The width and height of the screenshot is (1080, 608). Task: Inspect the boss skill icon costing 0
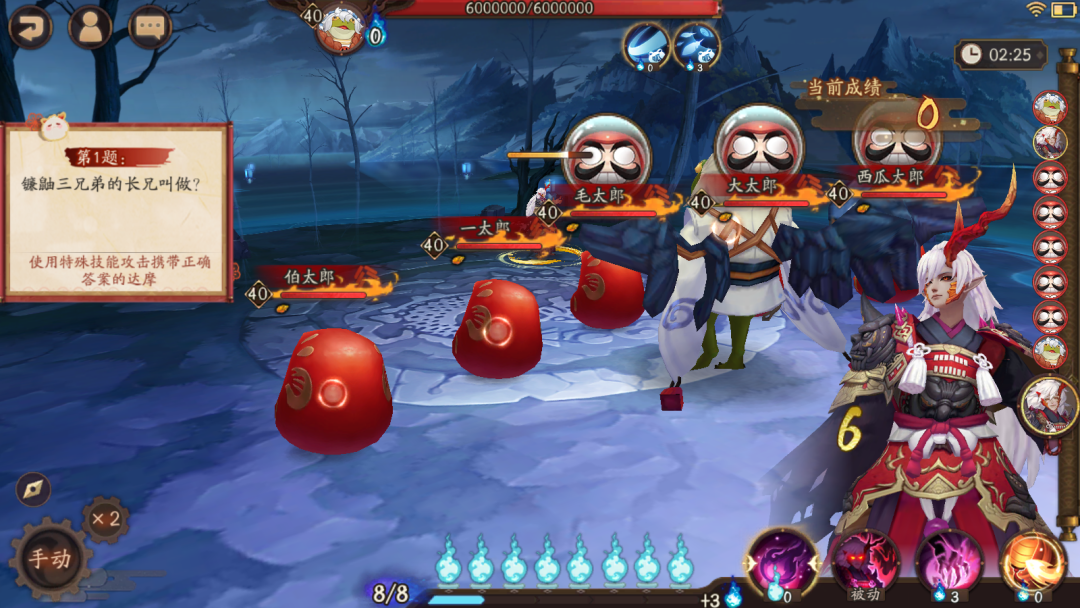[x=646, y=45]
